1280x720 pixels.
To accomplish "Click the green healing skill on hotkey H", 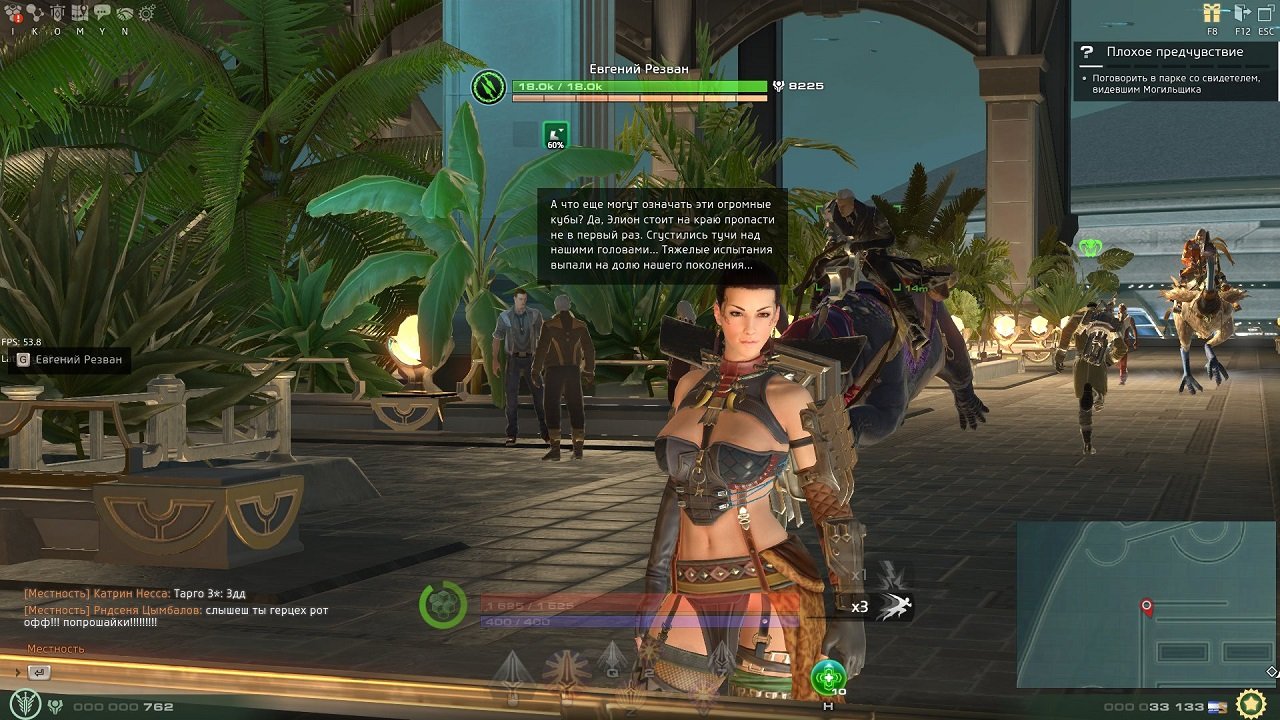I will click(x=827, y=675).
